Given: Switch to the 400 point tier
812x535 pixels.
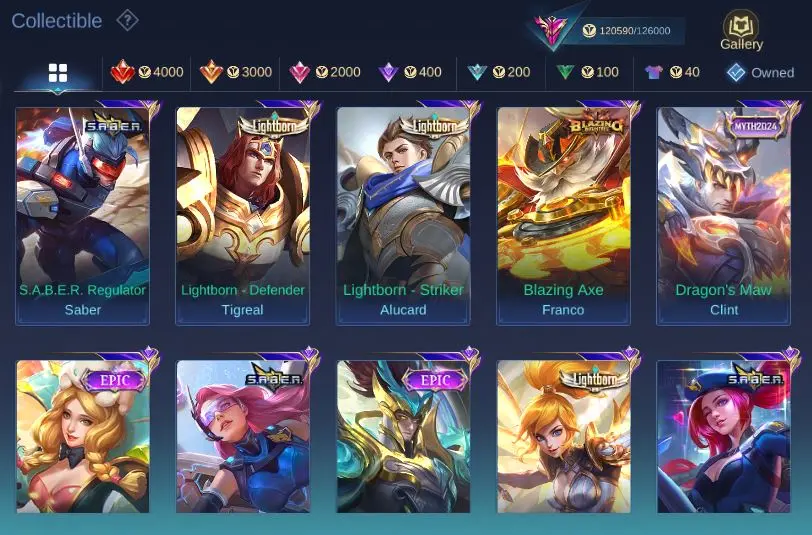Looking at the screenshot, I should point(409,72).
